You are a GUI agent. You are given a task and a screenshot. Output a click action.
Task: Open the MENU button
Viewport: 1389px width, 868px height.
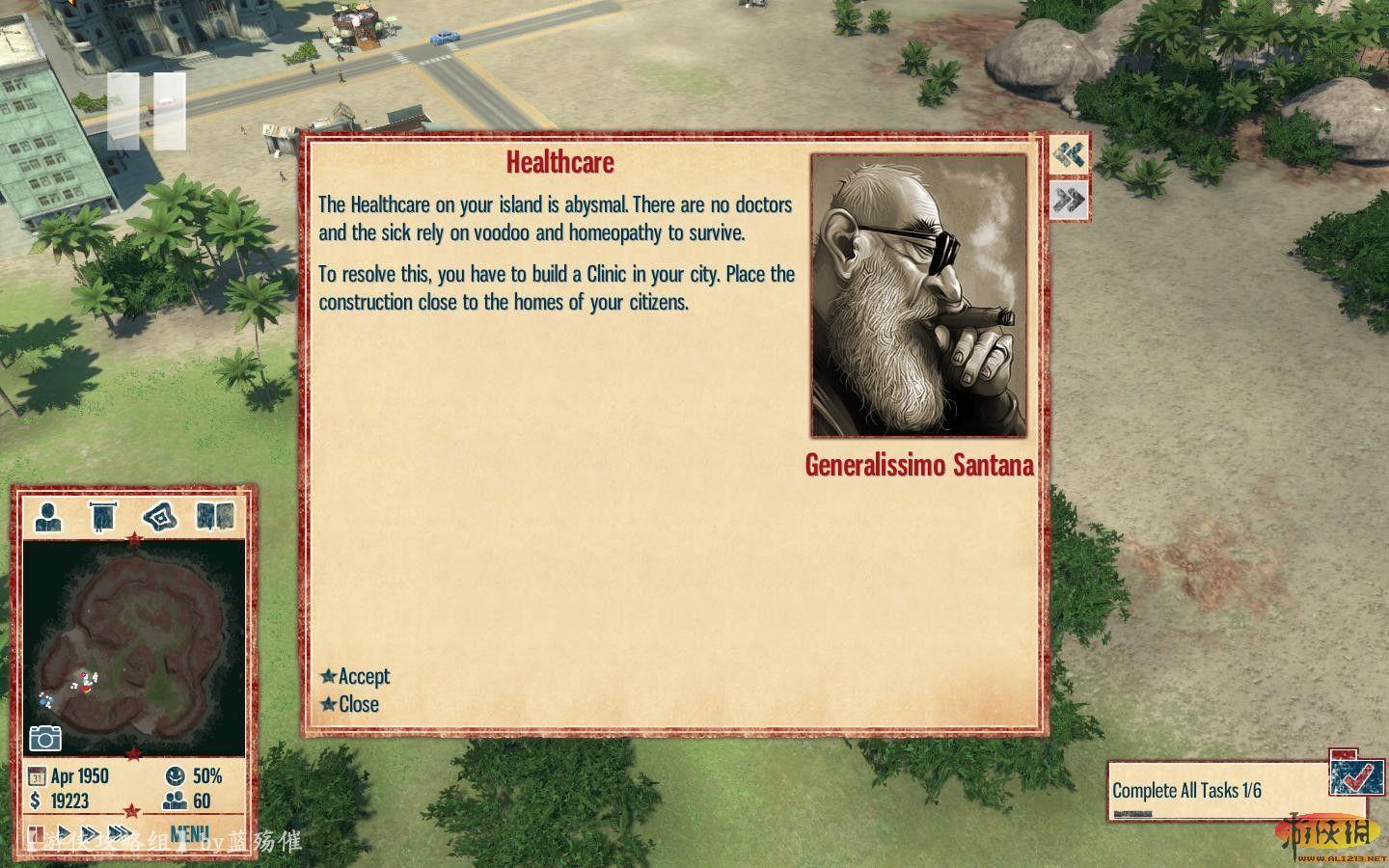tap(189, 833)
